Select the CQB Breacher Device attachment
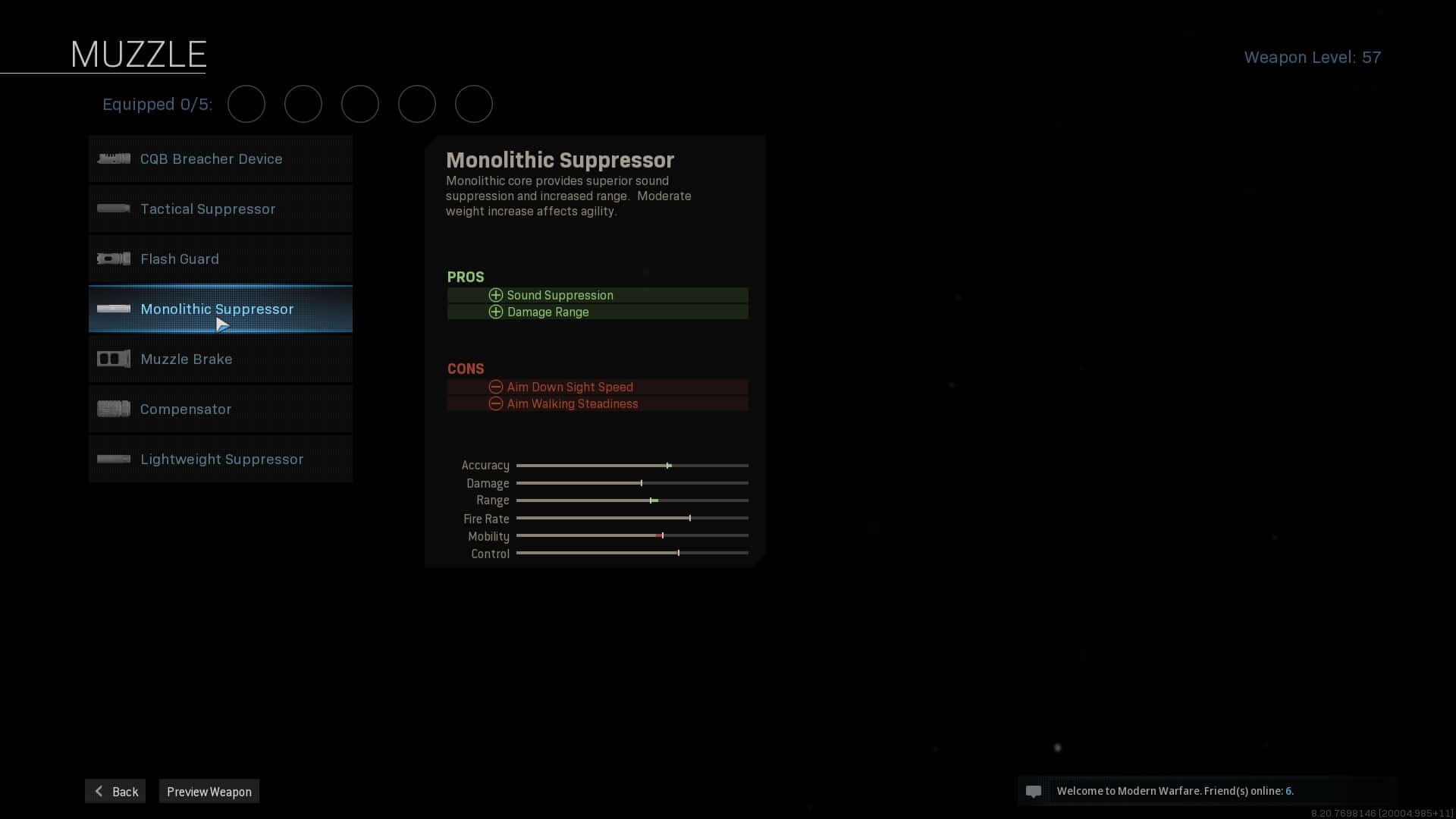This screenshot has height=819, width=1456. click(x=220, y=159)
